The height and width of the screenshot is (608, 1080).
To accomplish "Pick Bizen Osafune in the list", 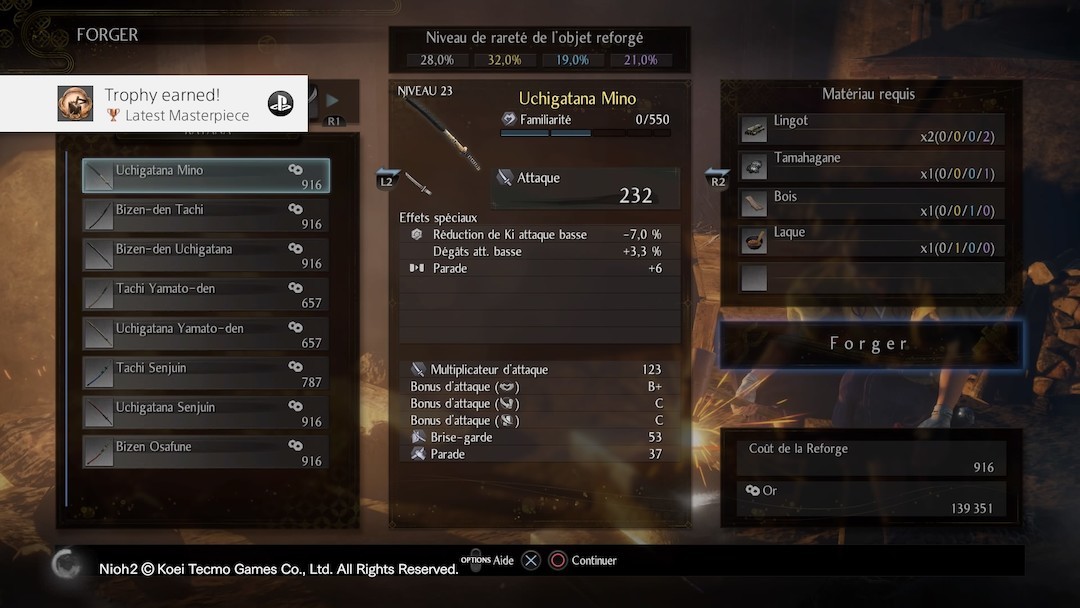I will pyautogui.click(x=205, y=453).
